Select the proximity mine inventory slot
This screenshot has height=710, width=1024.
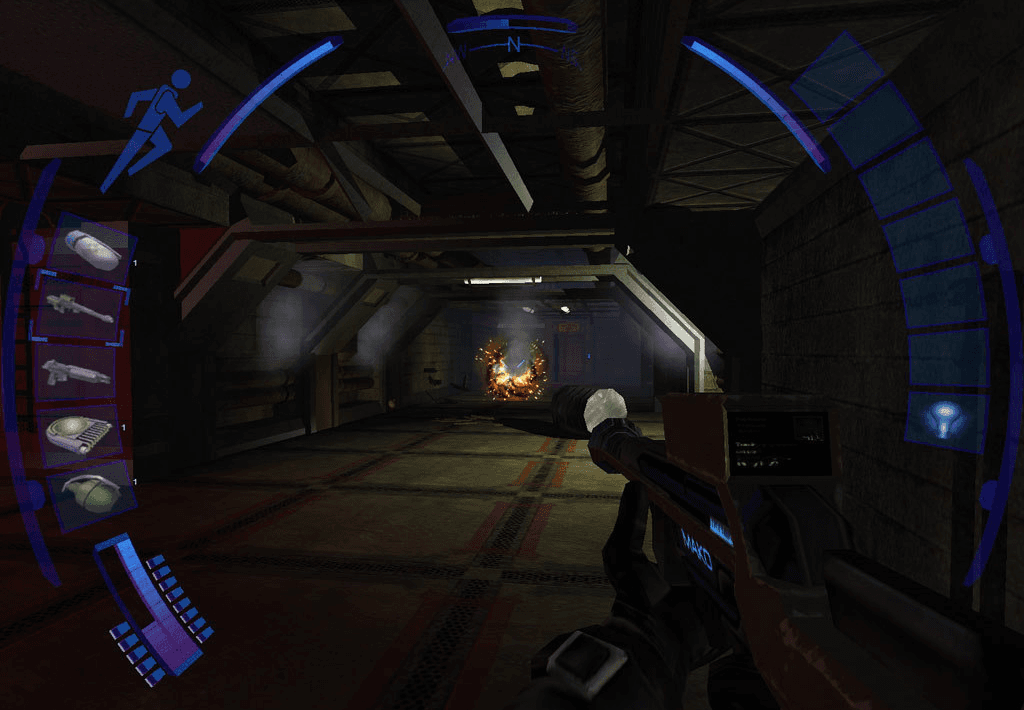[x=84, y=435]
